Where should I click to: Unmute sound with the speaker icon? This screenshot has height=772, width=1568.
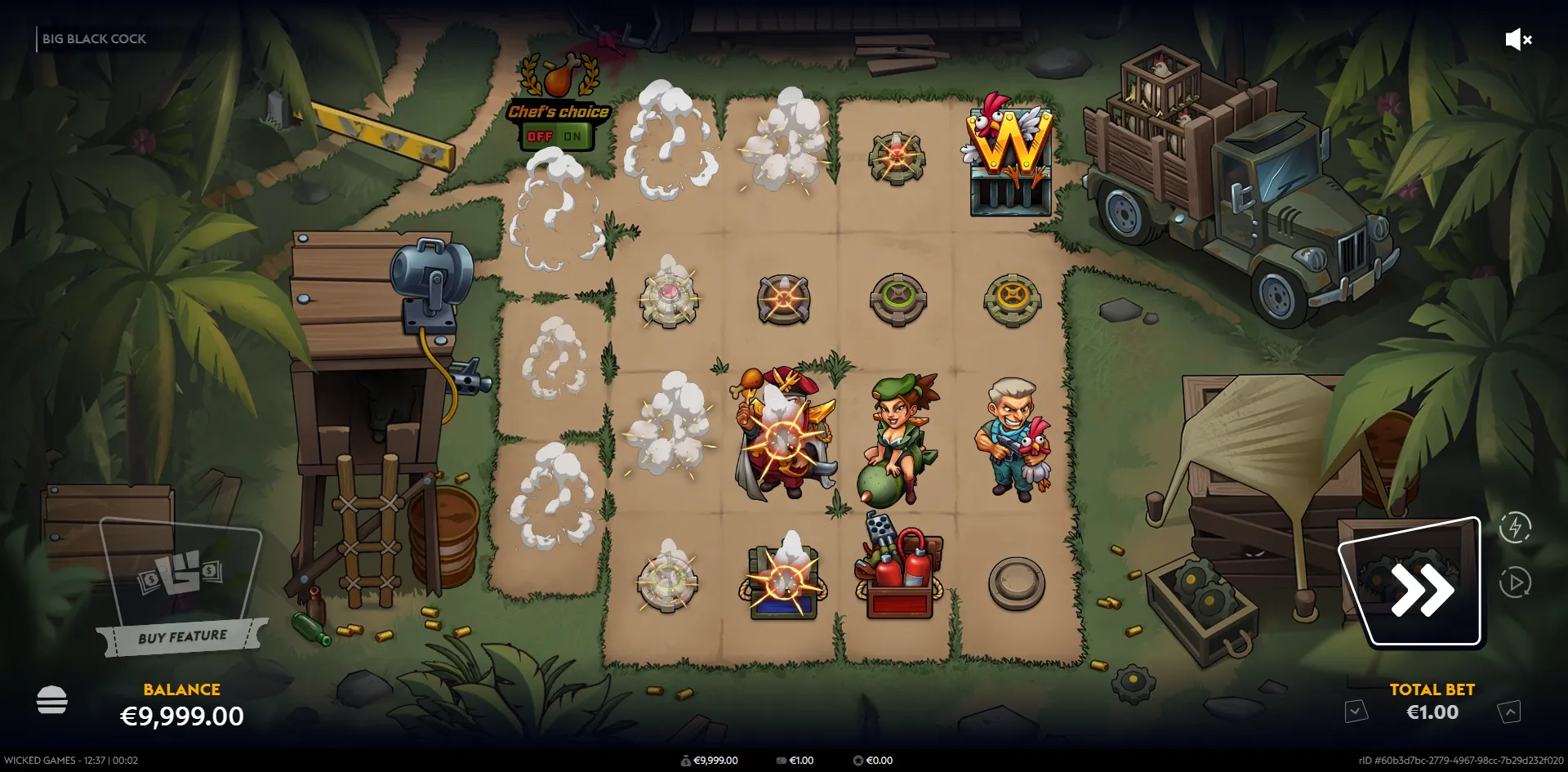(1517, 39)
